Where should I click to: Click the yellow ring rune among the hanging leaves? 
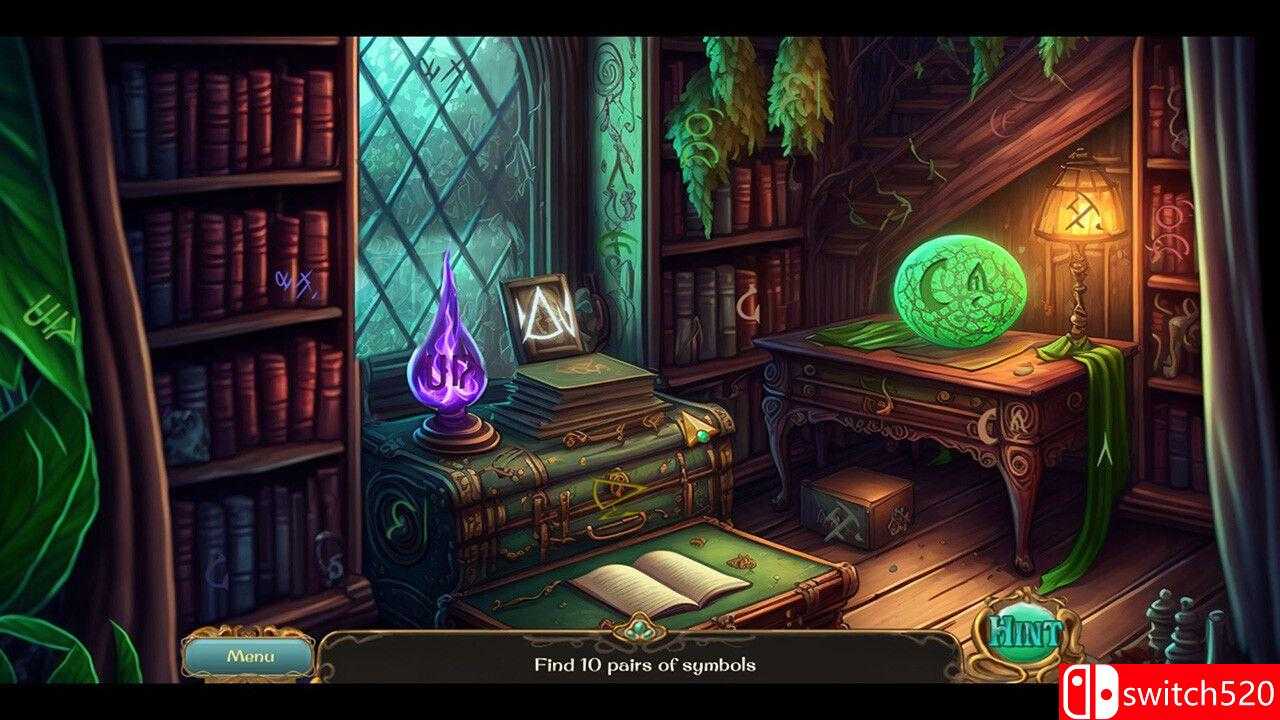point(701,124)
